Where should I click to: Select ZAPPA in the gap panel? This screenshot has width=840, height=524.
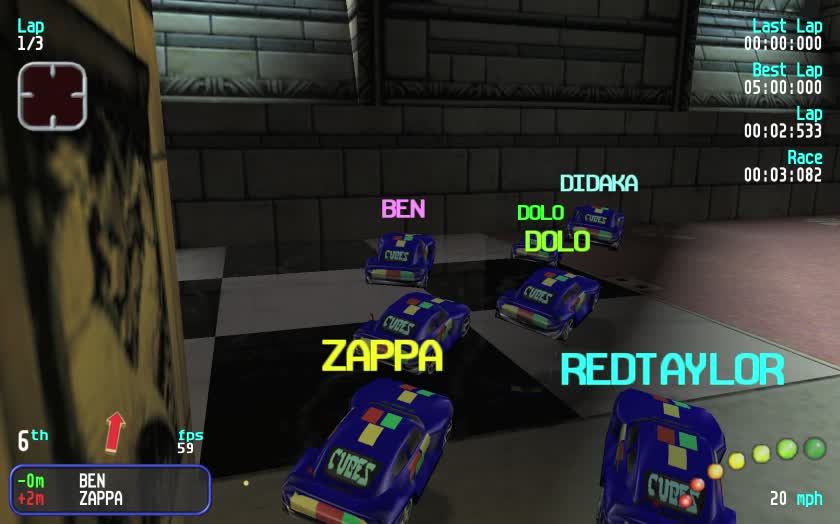[100, 498]
